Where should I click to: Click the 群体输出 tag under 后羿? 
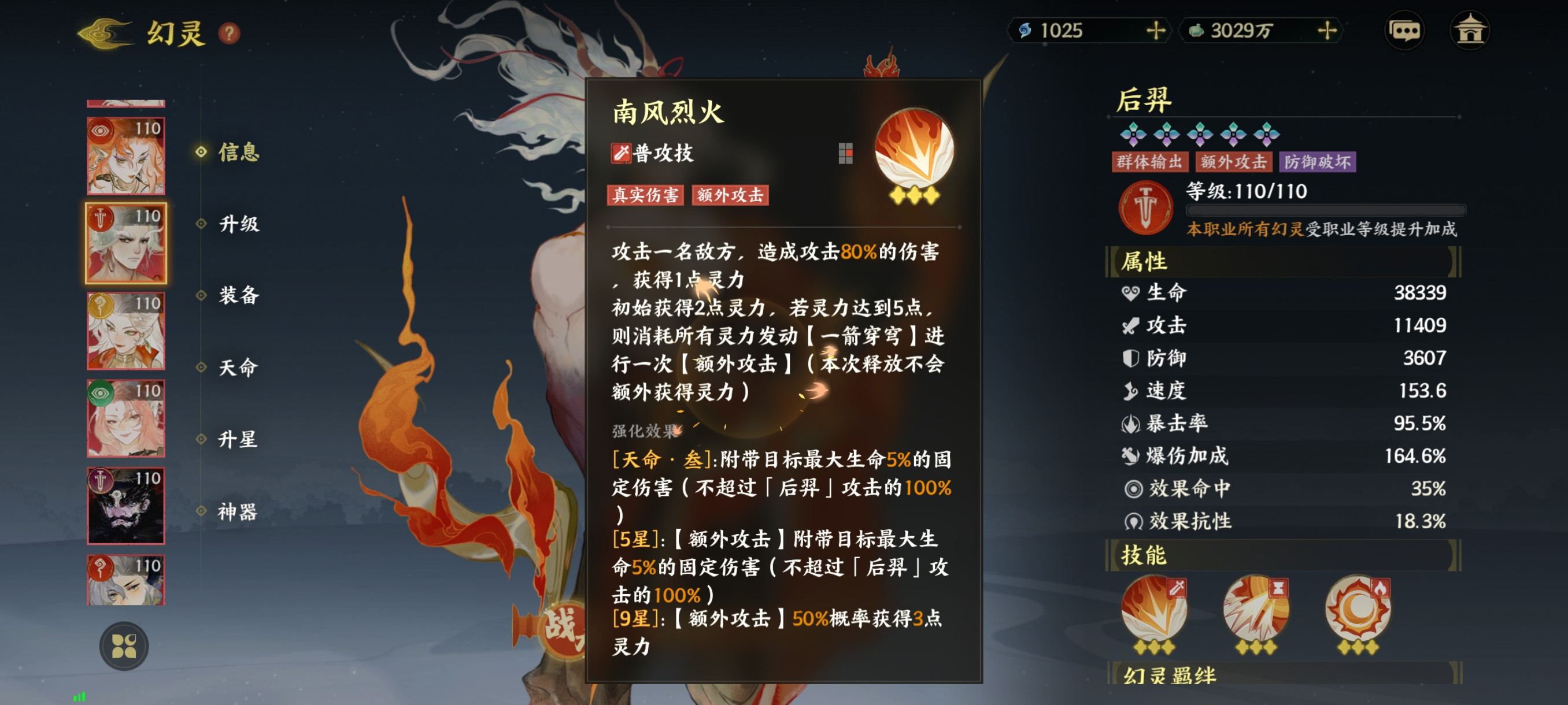1150,162
